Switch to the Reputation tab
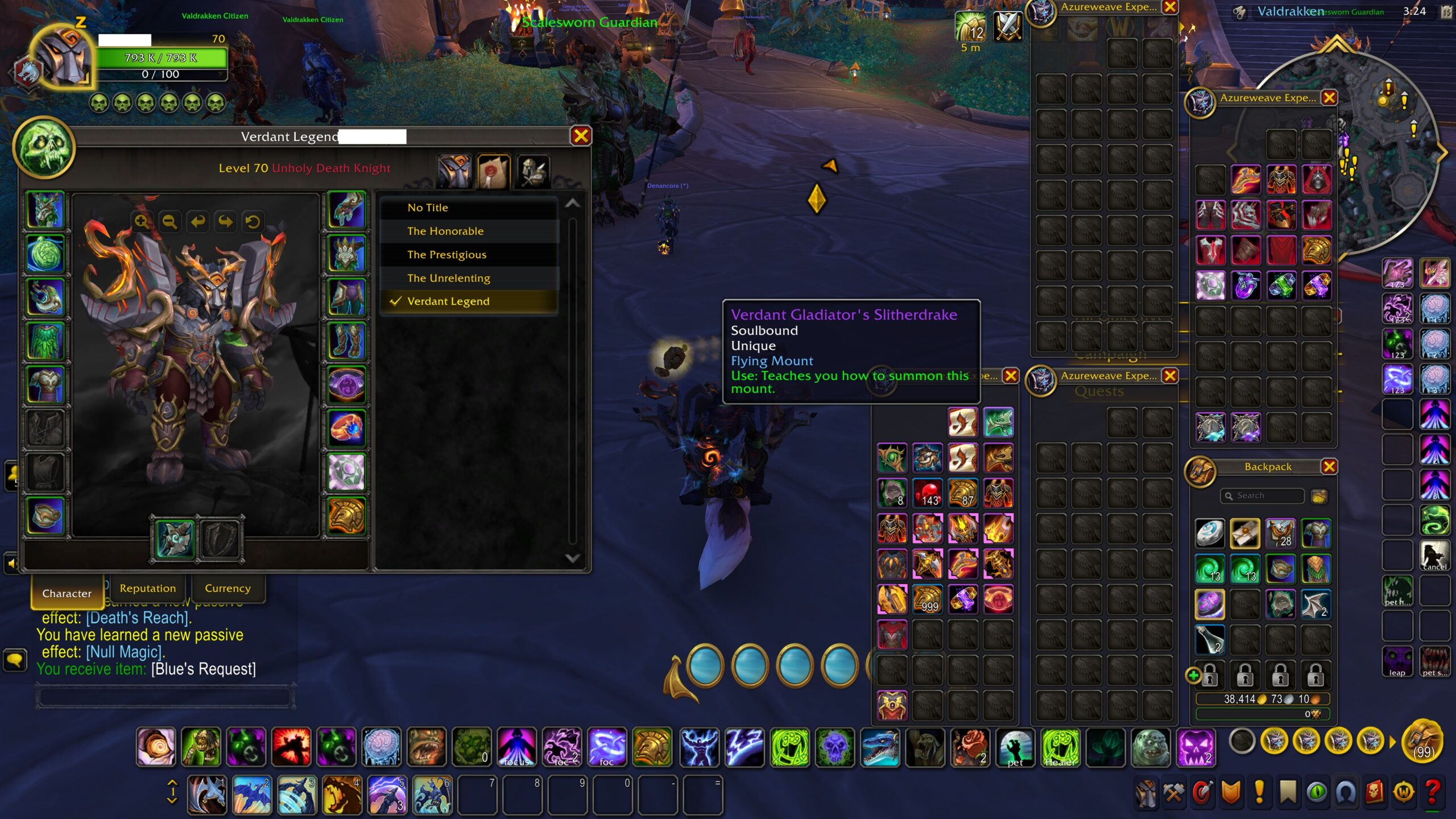The image size is (1456, 819). point(148,588)
